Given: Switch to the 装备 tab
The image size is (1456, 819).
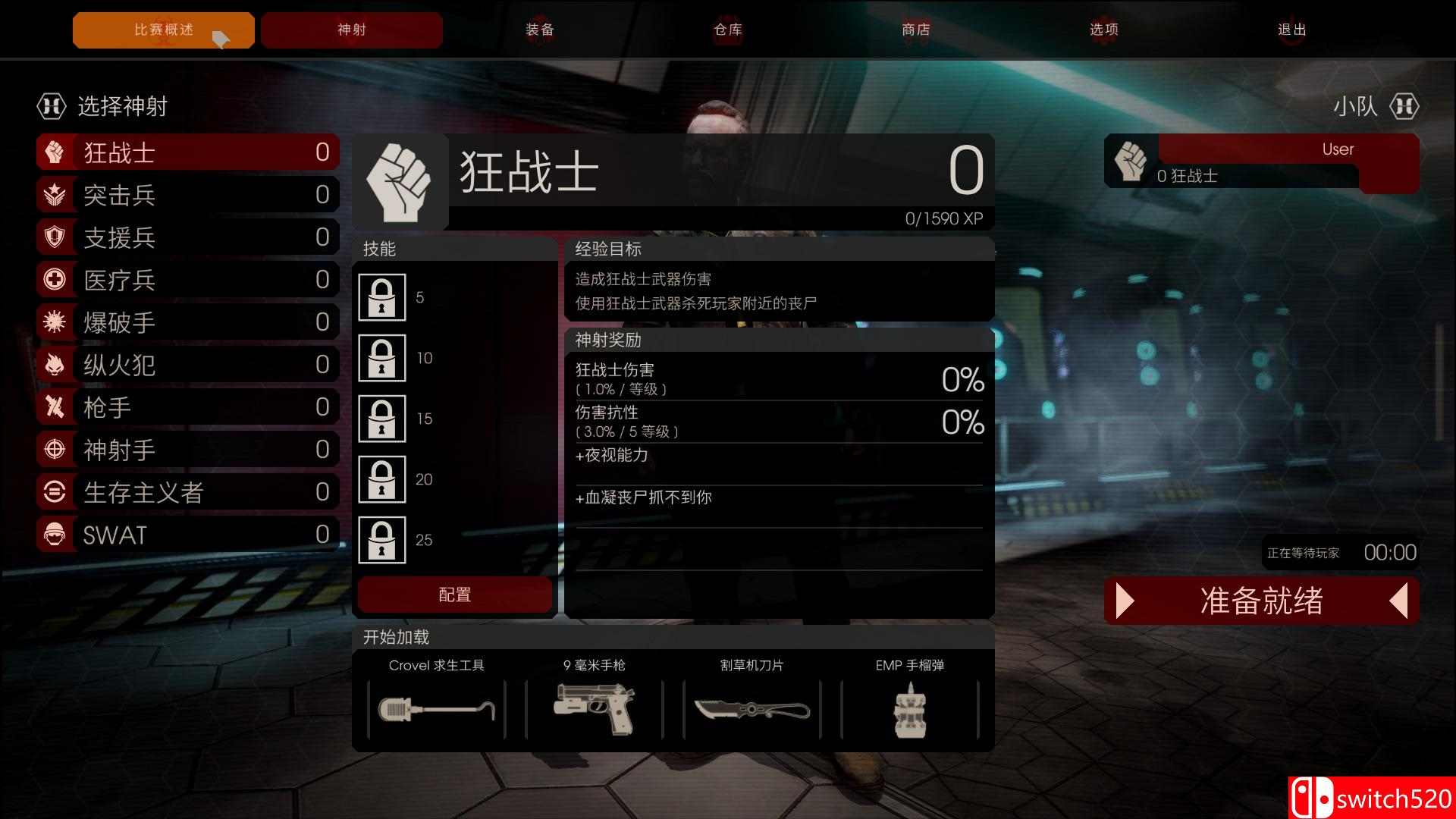Looking at the screenshot, I should coord(540,30).
